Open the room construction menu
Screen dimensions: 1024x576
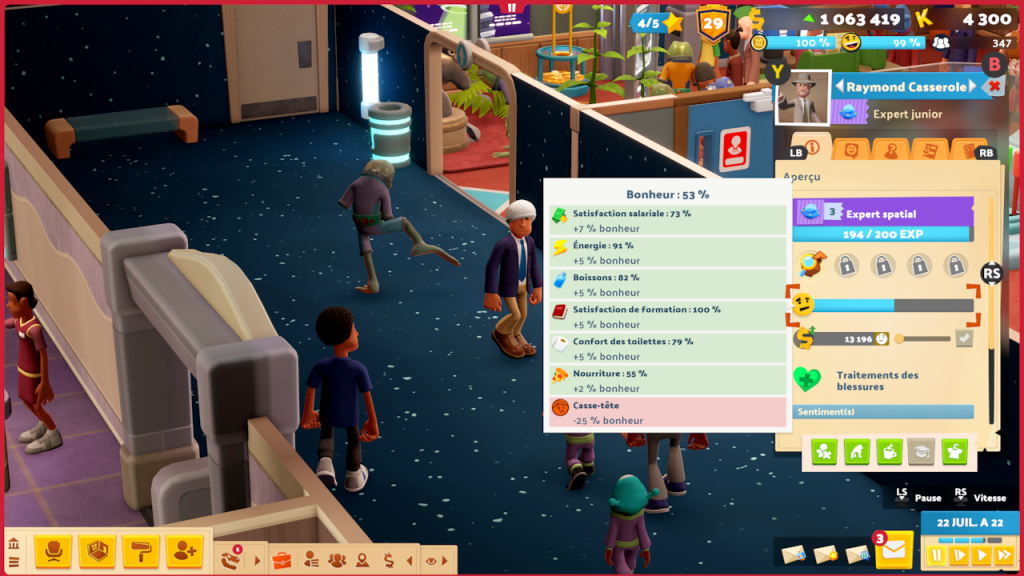click(97, 549)
